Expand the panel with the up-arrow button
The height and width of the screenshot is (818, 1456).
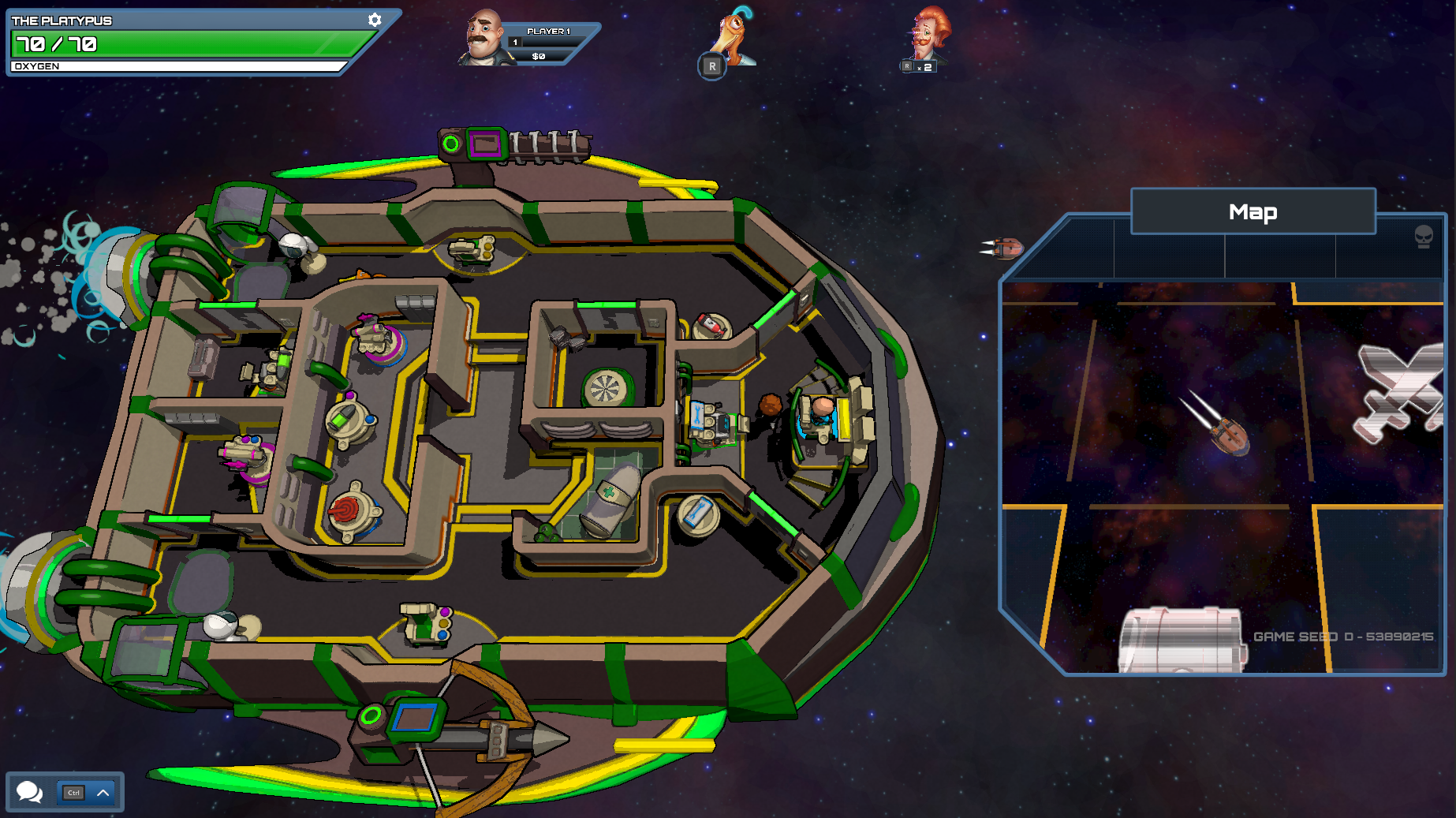[103, 793]
